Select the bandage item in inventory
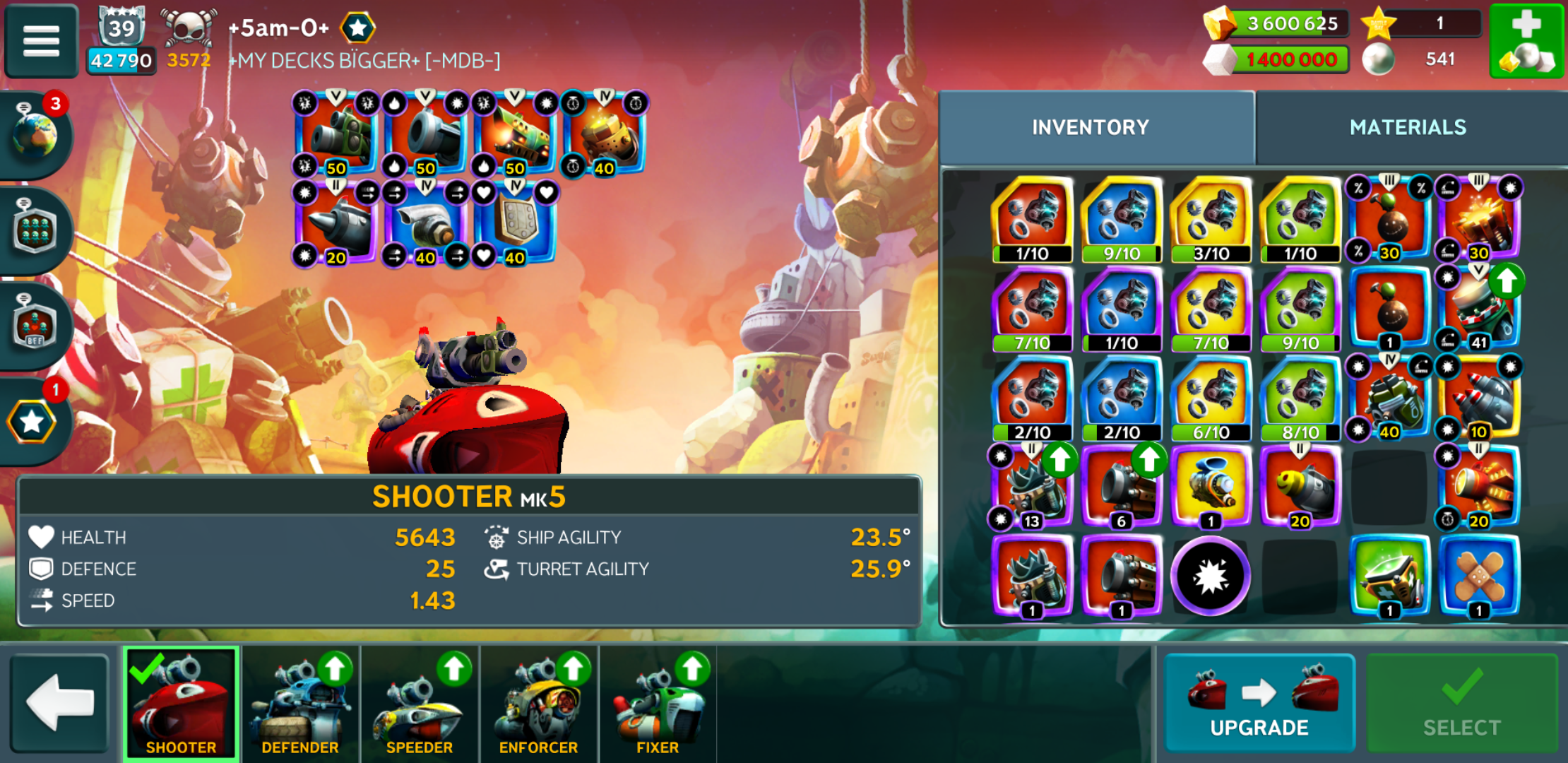1568x763 pixels. point(1478,576)
